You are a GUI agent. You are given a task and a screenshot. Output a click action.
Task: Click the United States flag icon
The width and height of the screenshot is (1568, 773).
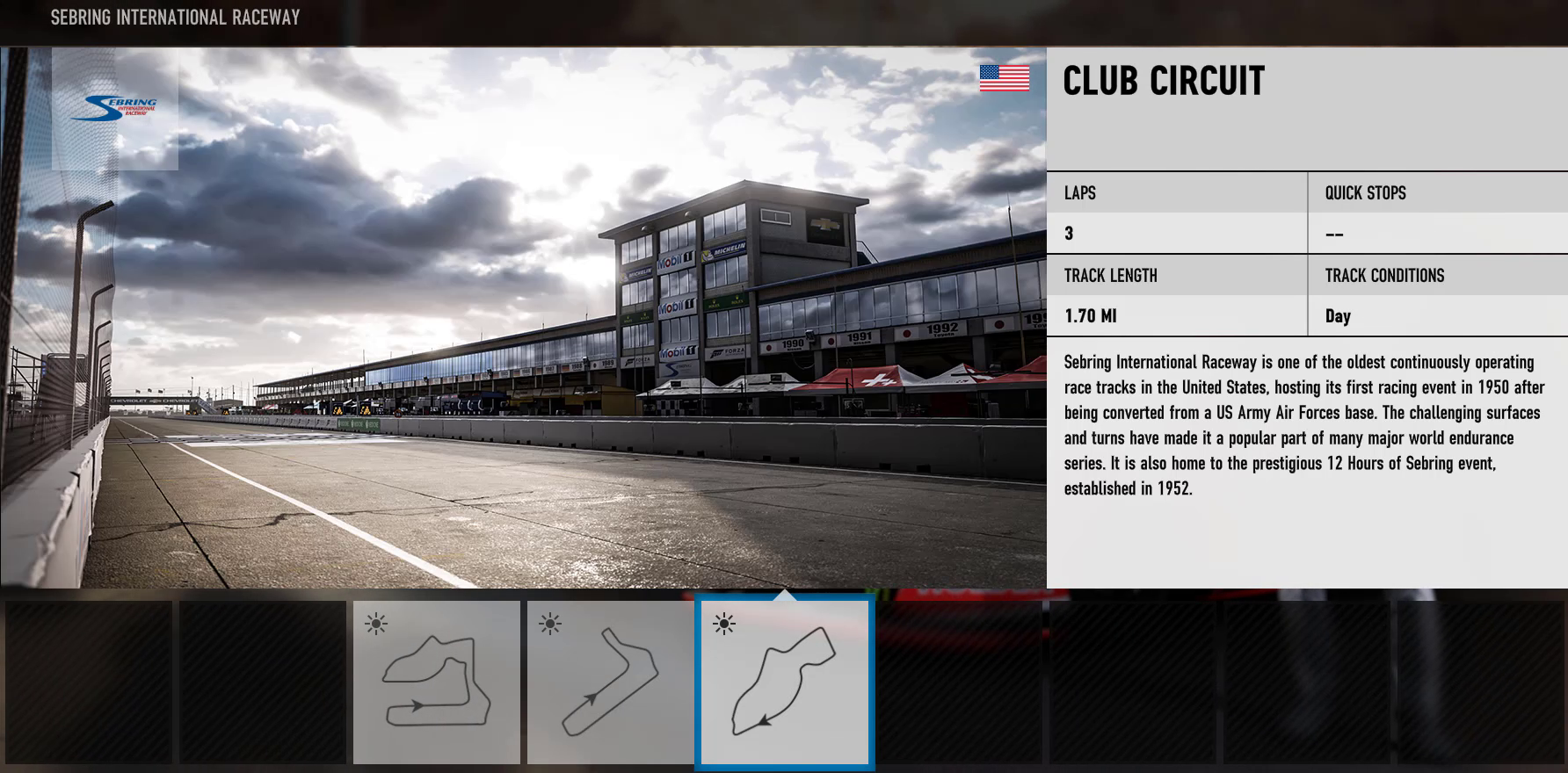pos(1004,78)
